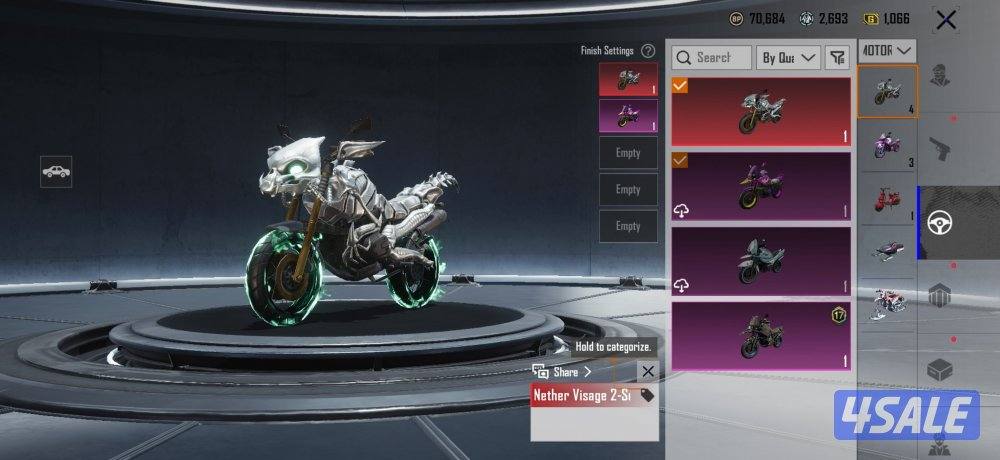Close the Nether Visage info popup

(x=647, y=371)
